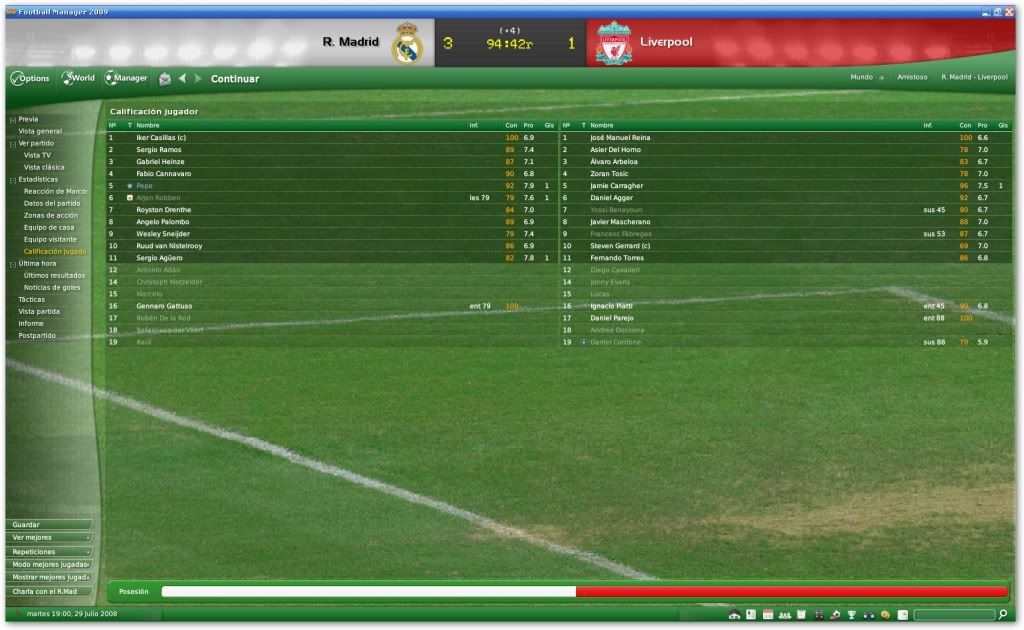Image resolution: width=1024 pixels, height=630 pixels.
Task: Open Datos del partido statistics
Action: coord(52,203)
